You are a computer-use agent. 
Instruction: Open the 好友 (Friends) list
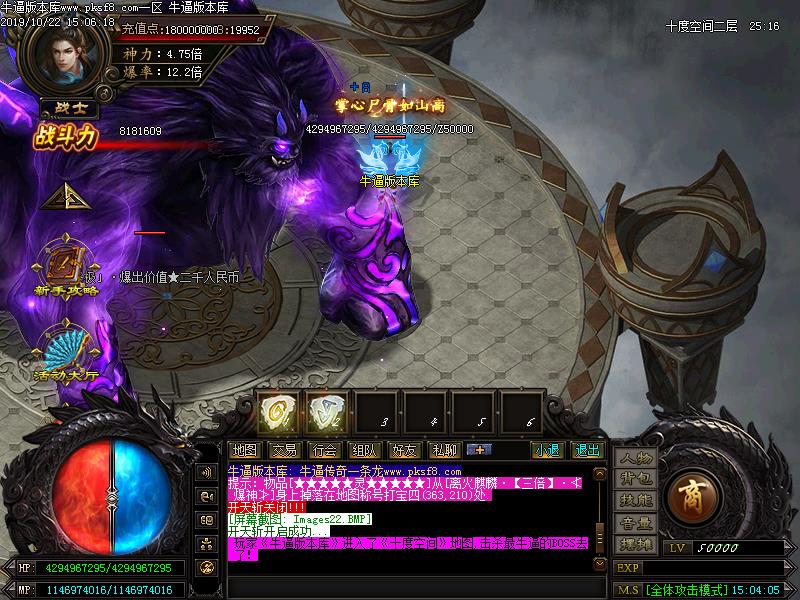coord(404,450)
